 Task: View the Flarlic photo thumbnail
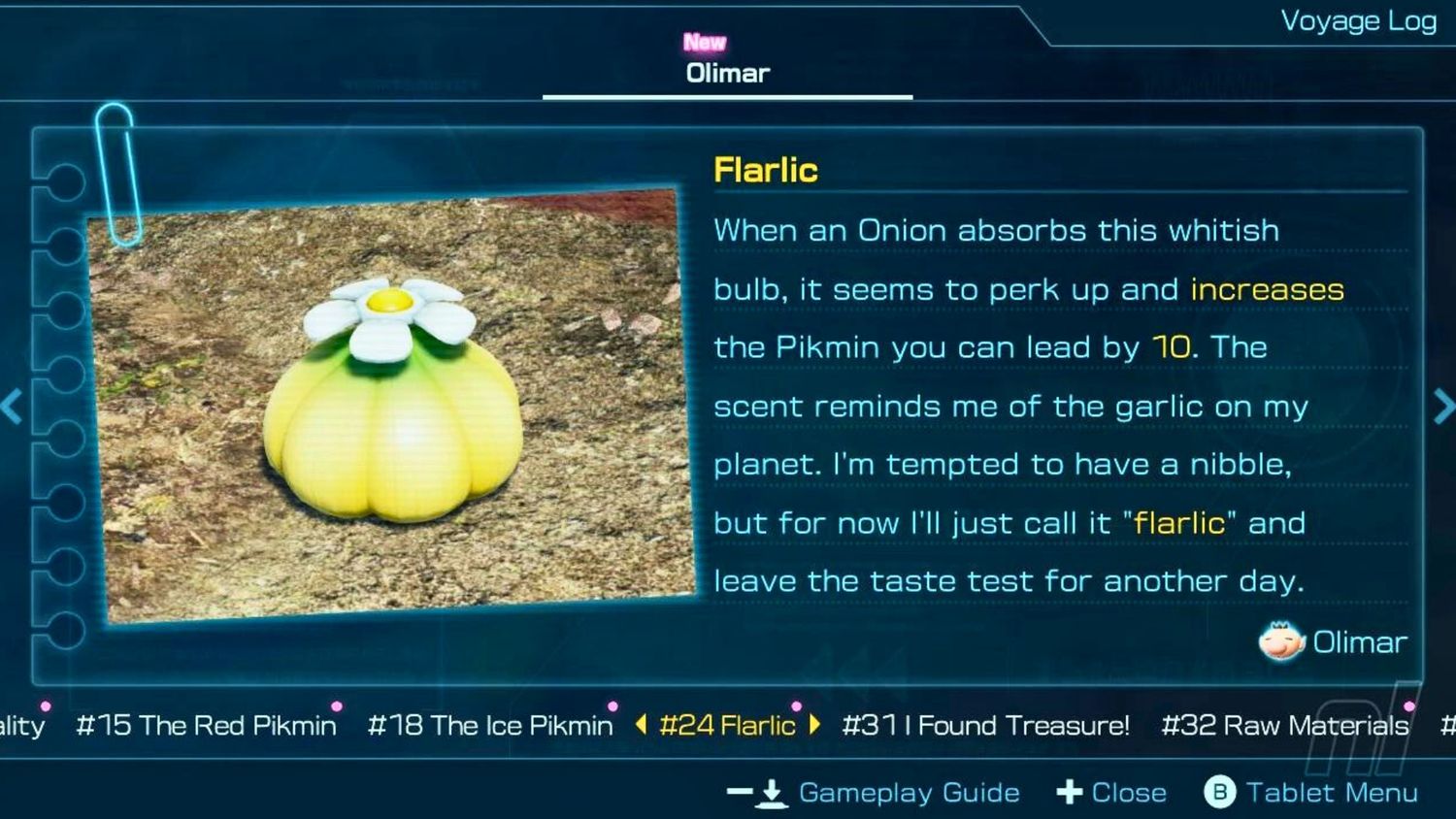point(393,406)
